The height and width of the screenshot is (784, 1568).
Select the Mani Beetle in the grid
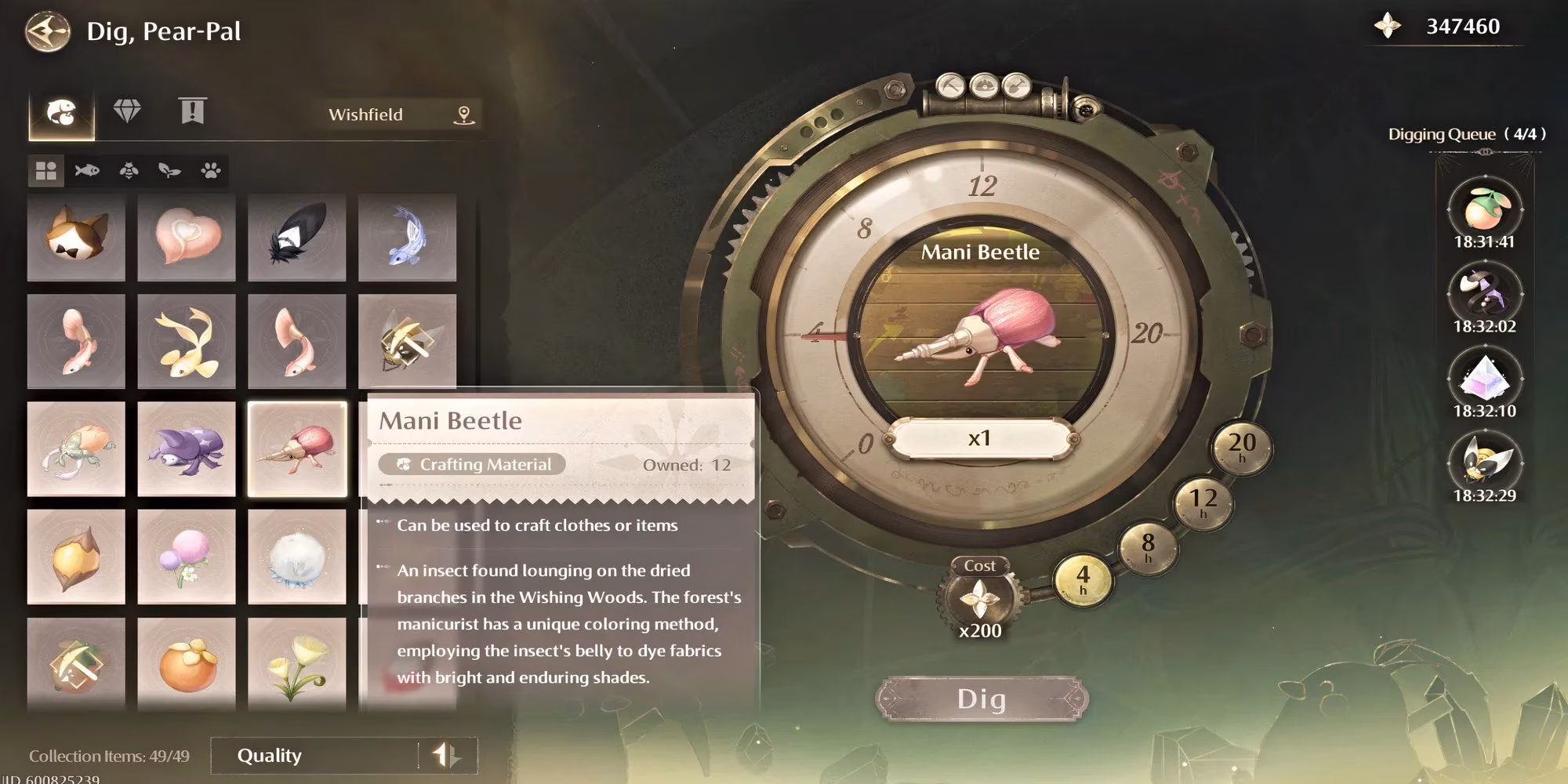(x=296, y=448)
